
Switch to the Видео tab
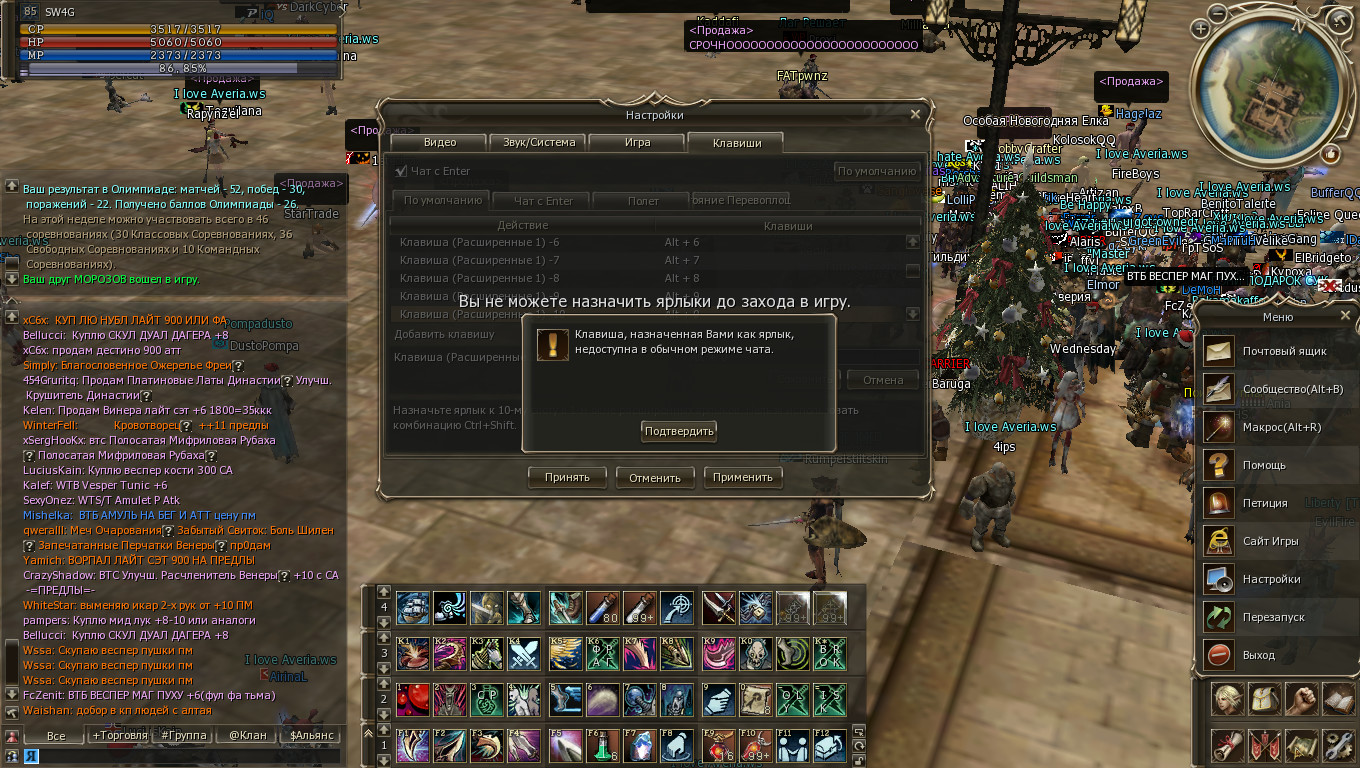440,142
